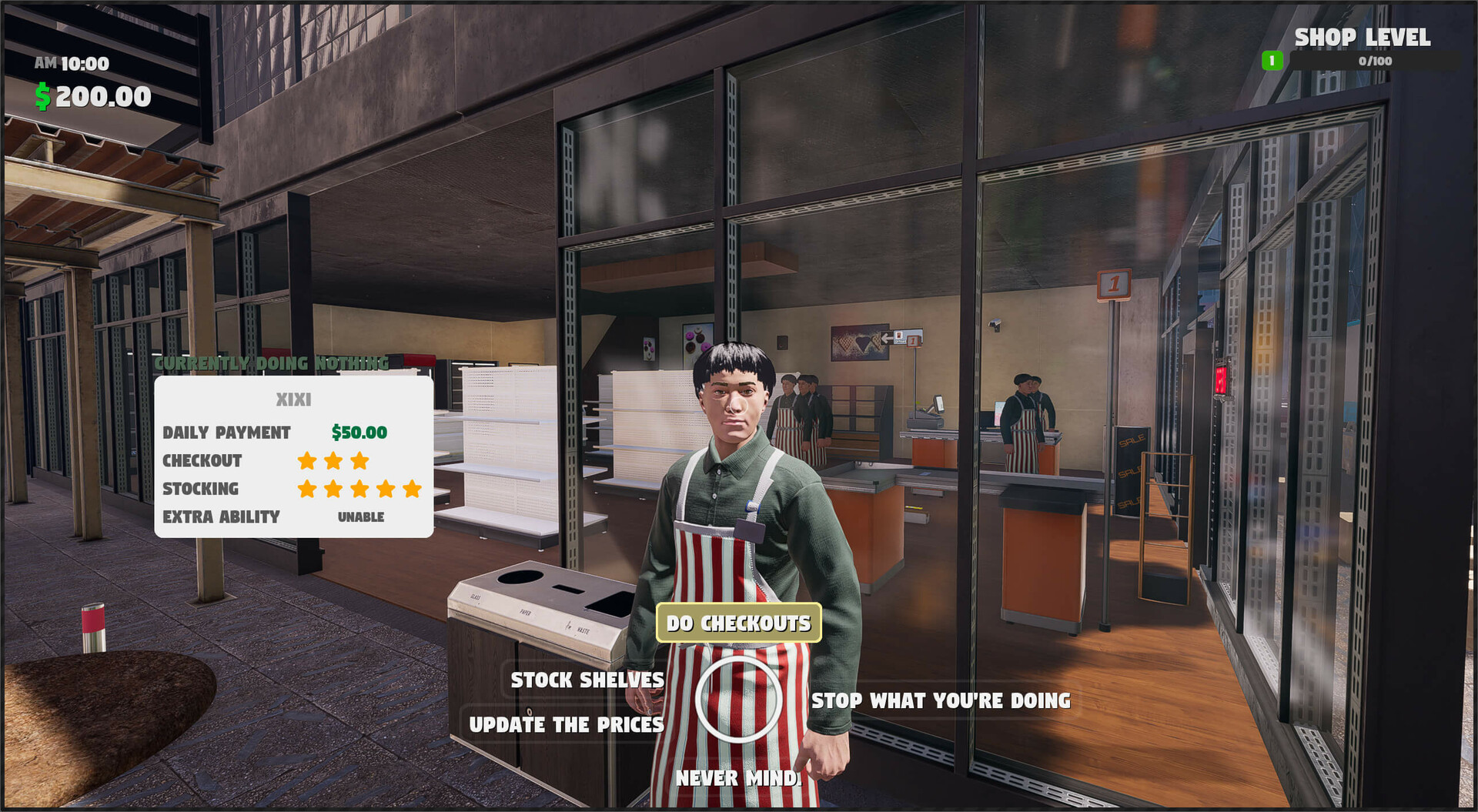Assign XIXI to do checkouts
Screen dimensions: 1478x812
click(x=738, y=623)
